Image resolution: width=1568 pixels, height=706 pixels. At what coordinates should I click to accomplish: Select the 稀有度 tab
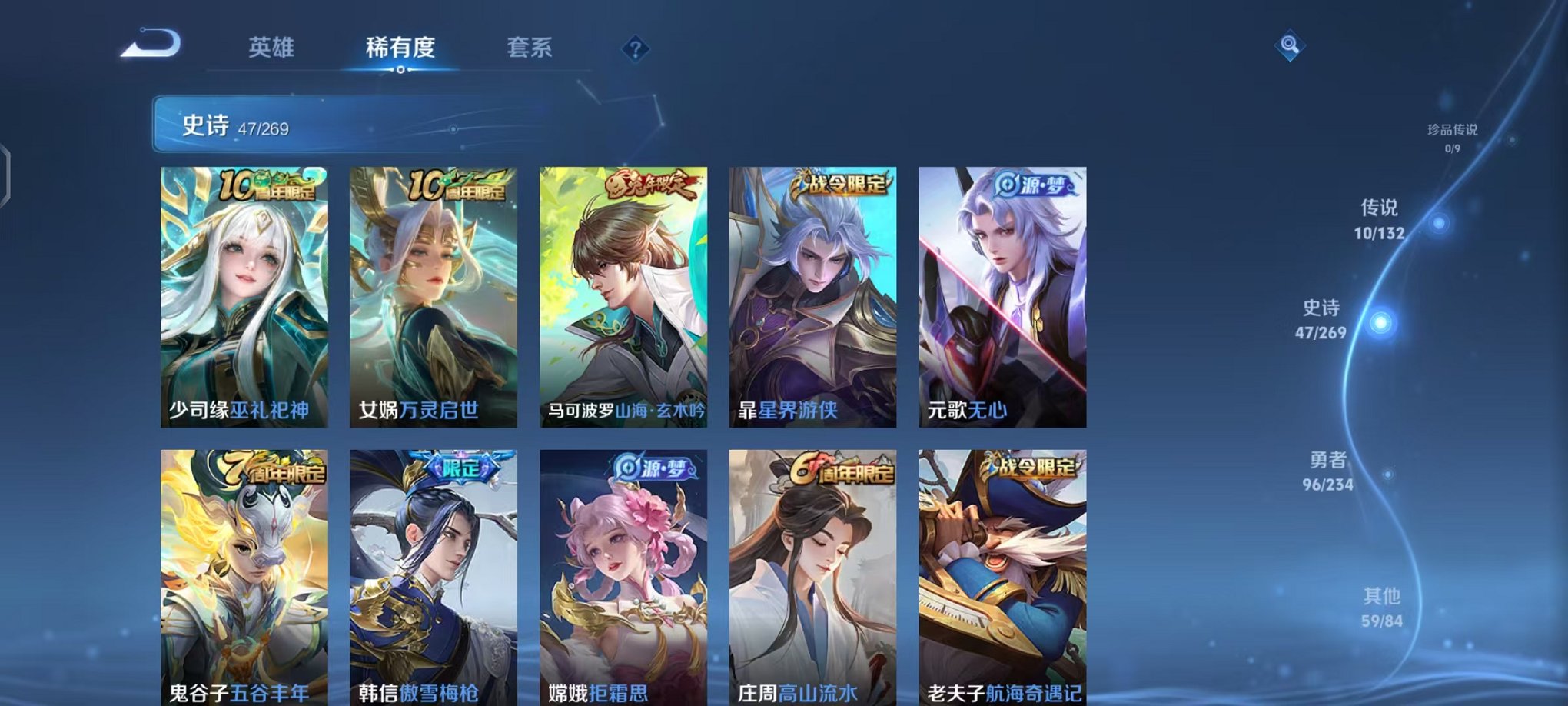[399, 48]
